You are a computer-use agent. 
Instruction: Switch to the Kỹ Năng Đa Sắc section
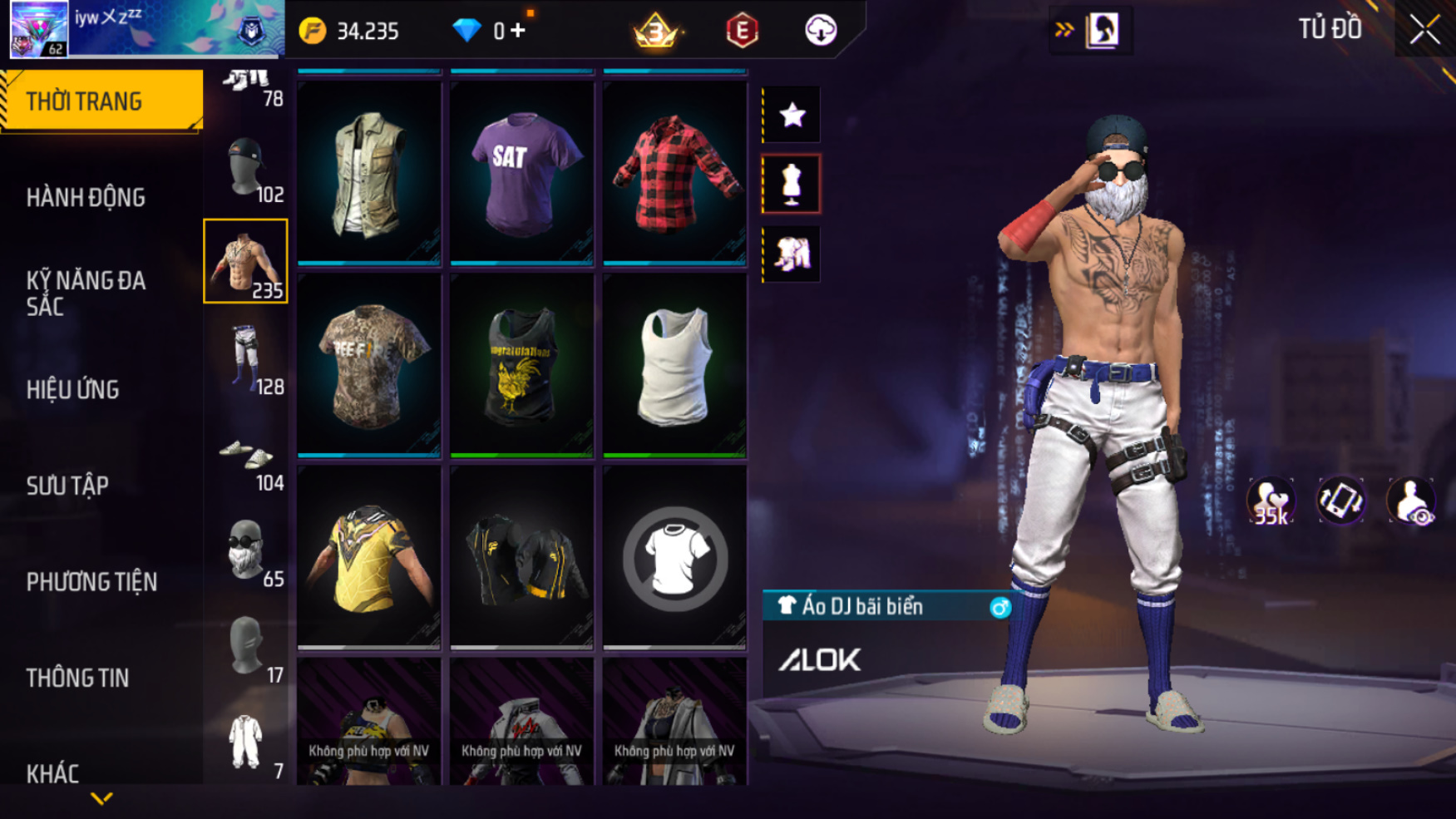[86, 294]
